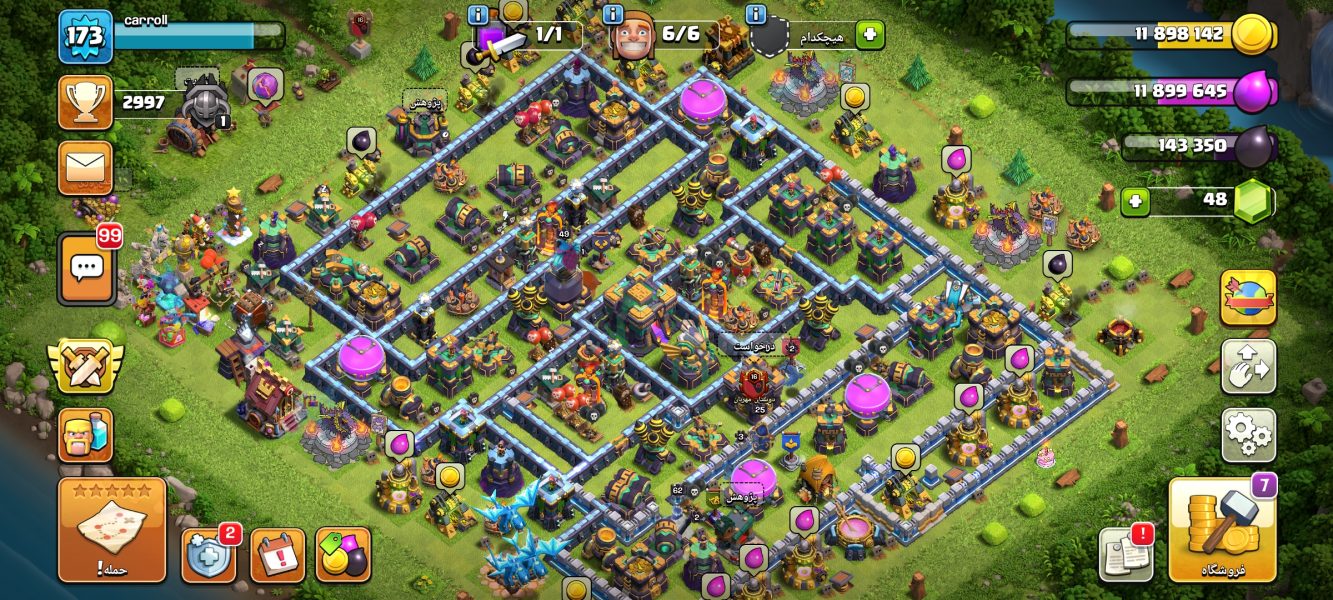Open the village layout editor button
Screen dimensions: 1333x600
[1248, 366]
